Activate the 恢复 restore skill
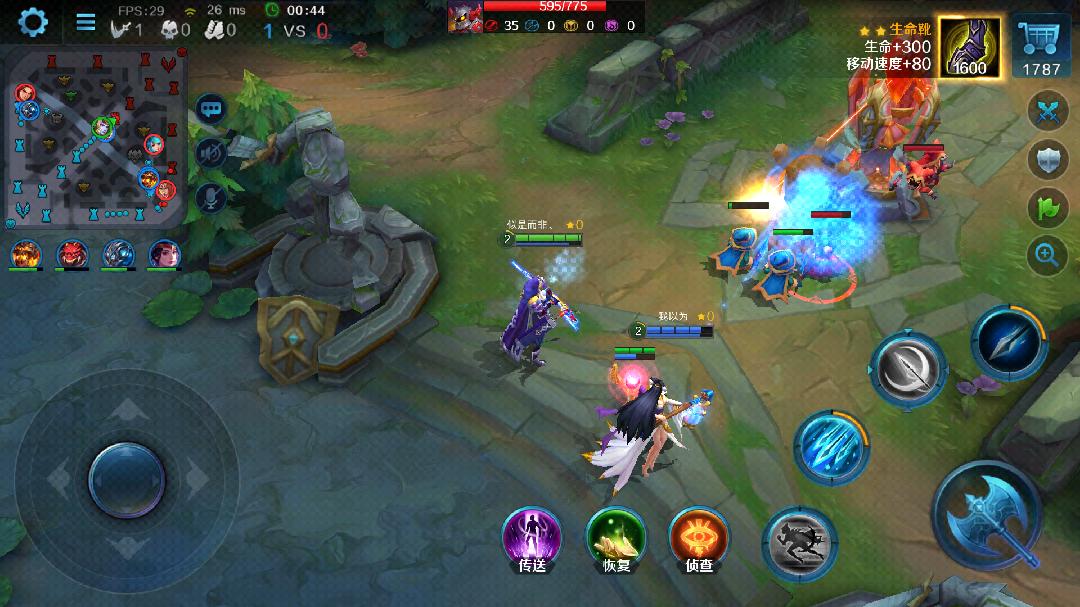Image resolution: width=1080 pixels, height=607 pixels. click(615, 538)
